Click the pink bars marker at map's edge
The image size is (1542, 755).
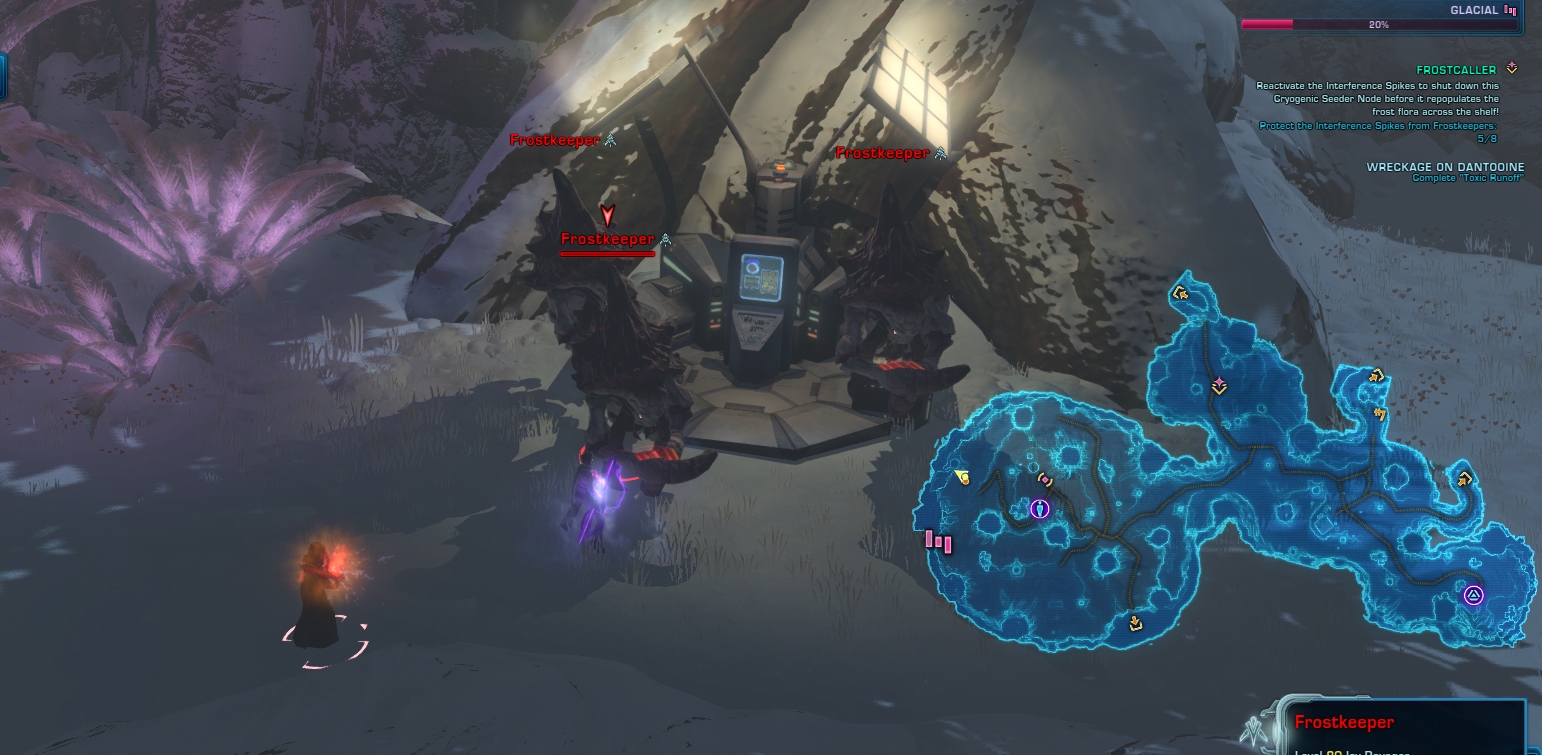click(938, 542)
